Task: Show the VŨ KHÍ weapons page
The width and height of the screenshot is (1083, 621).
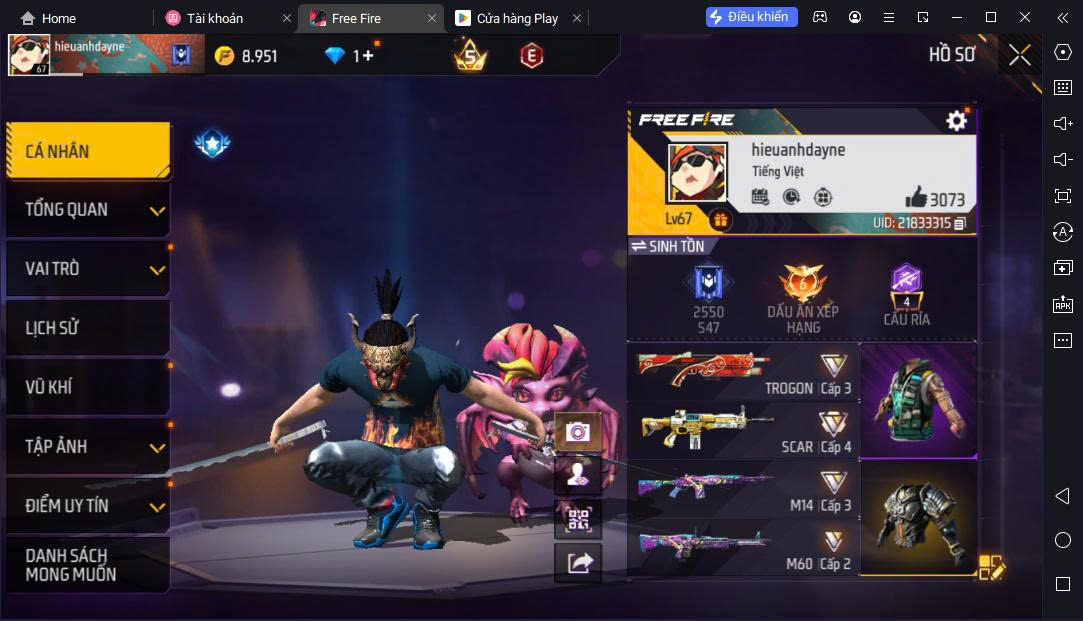Action: click(88, 387)
